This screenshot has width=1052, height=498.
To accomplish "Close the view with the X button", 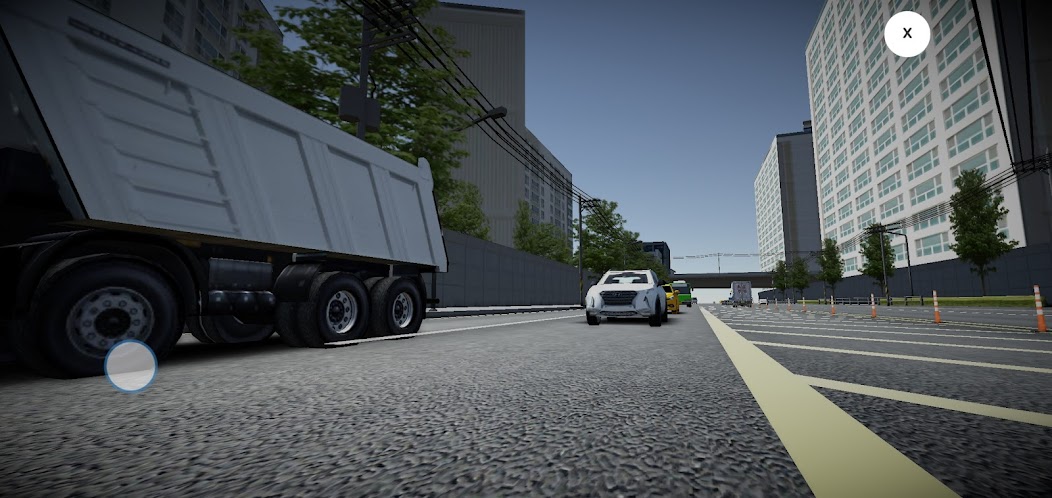I will [x=907, y=33].
